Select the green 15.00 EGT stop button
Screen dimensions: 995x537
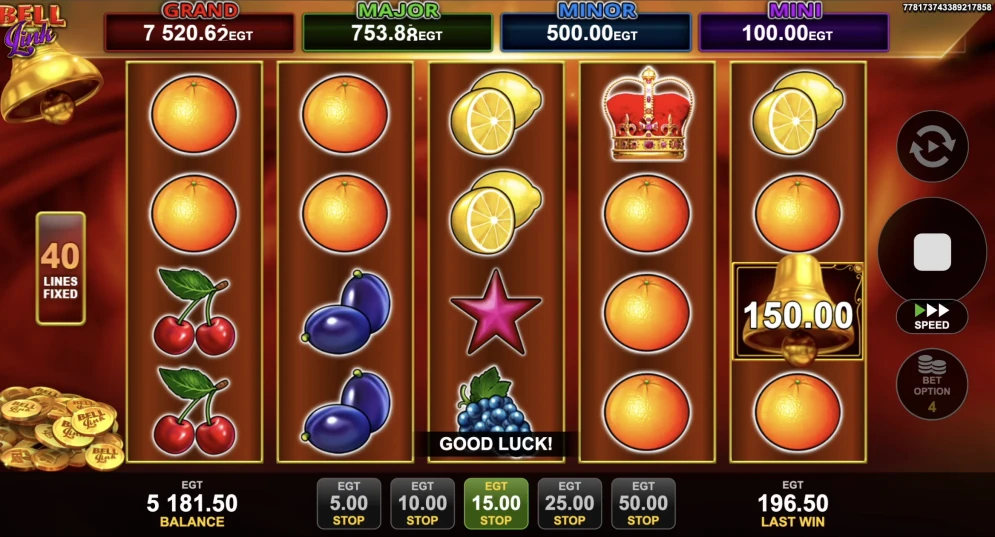pos(496,503)
